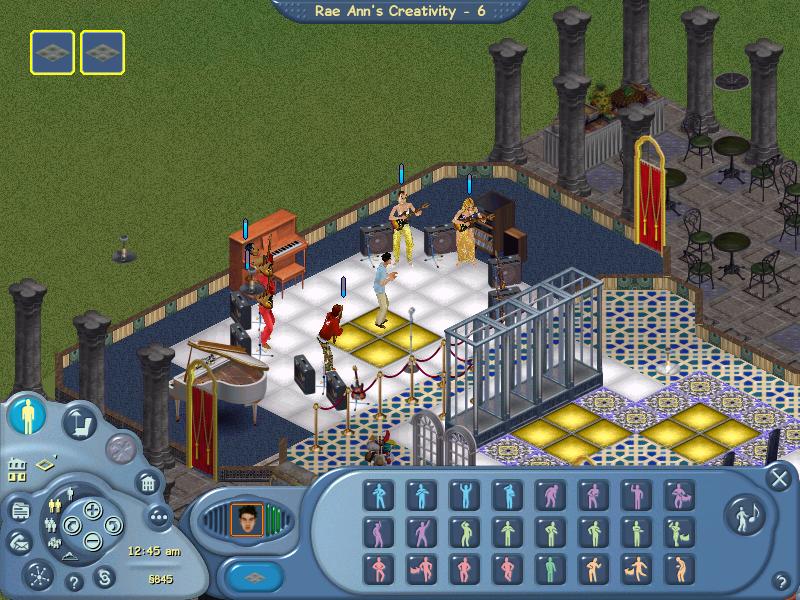The height and width of the screenshot is (600, 800).
Task: Open the three-dots options menu
Action: pos(158,516)
